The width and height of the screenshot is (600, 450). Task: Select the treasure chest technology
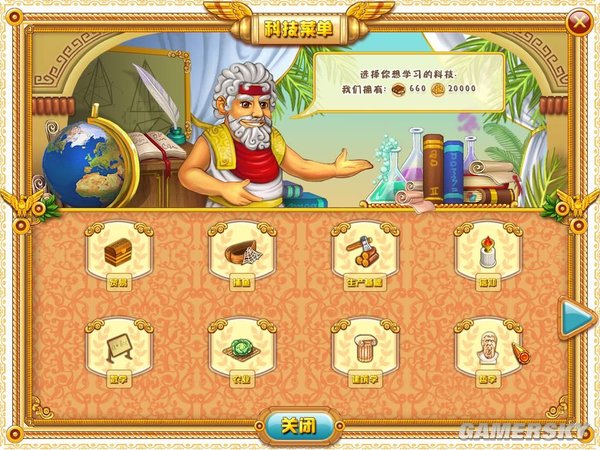118,252
